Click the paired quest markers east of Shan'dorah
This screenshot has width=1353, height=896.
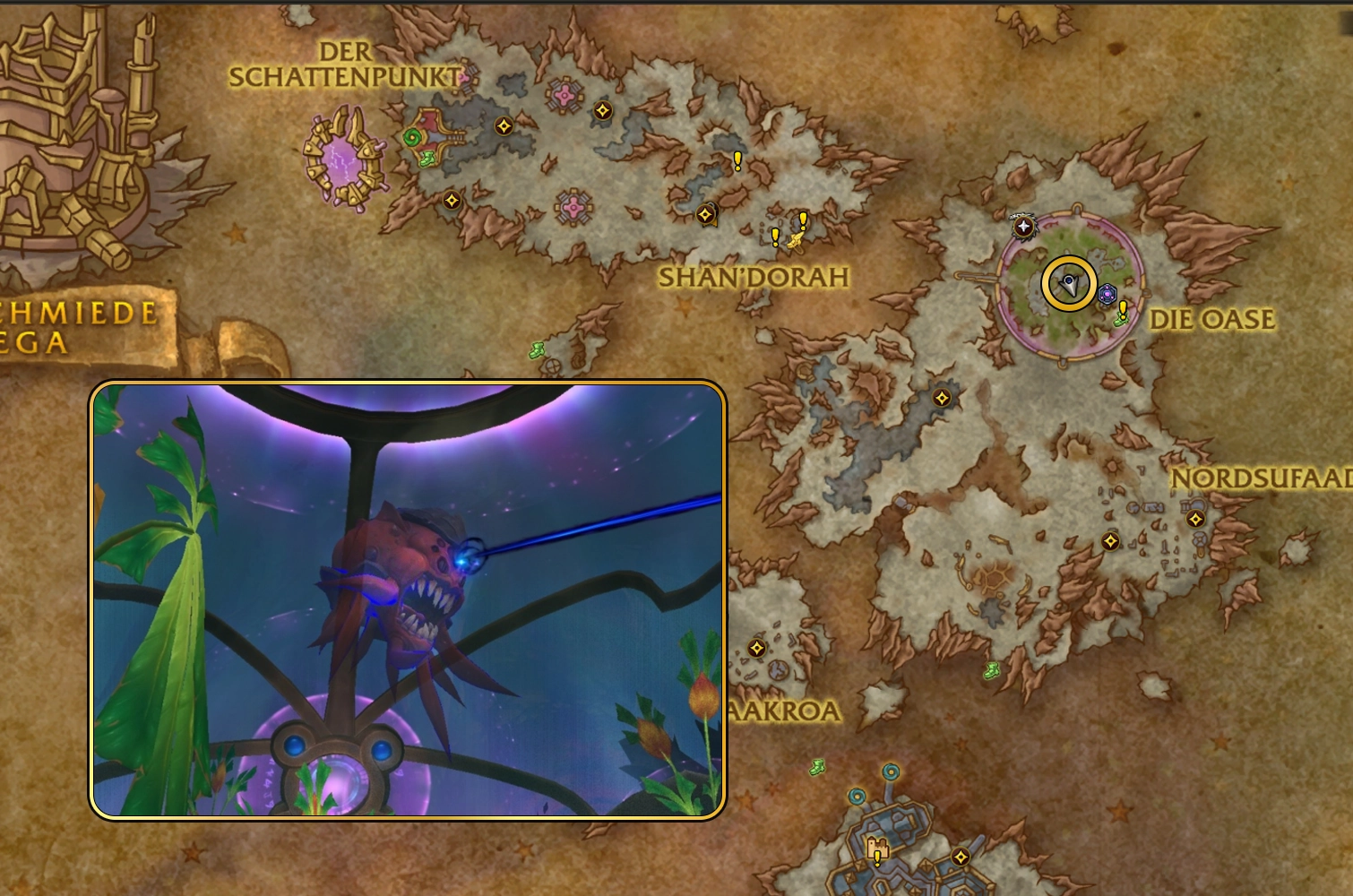789,228
